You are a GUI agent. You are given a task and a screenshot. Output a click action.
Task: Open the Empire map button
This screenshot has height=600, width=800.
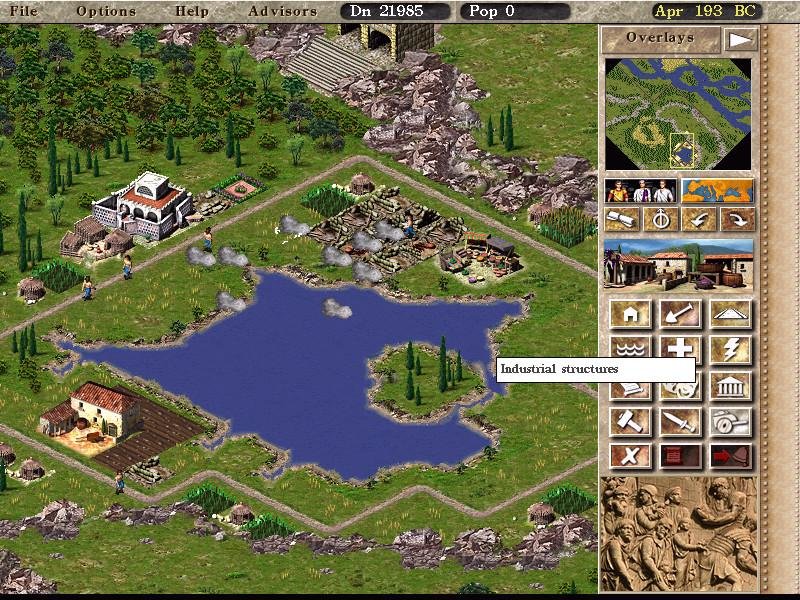tap(718, 190)
